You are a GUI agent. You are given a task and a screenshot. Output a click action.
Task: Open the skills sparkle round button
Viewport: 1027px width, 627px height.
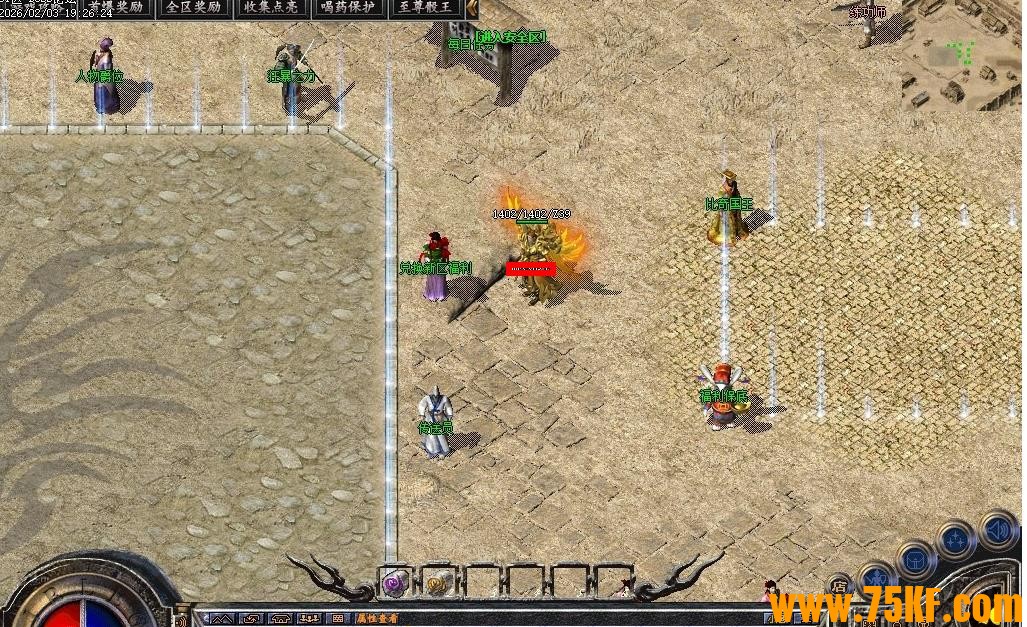955,541
